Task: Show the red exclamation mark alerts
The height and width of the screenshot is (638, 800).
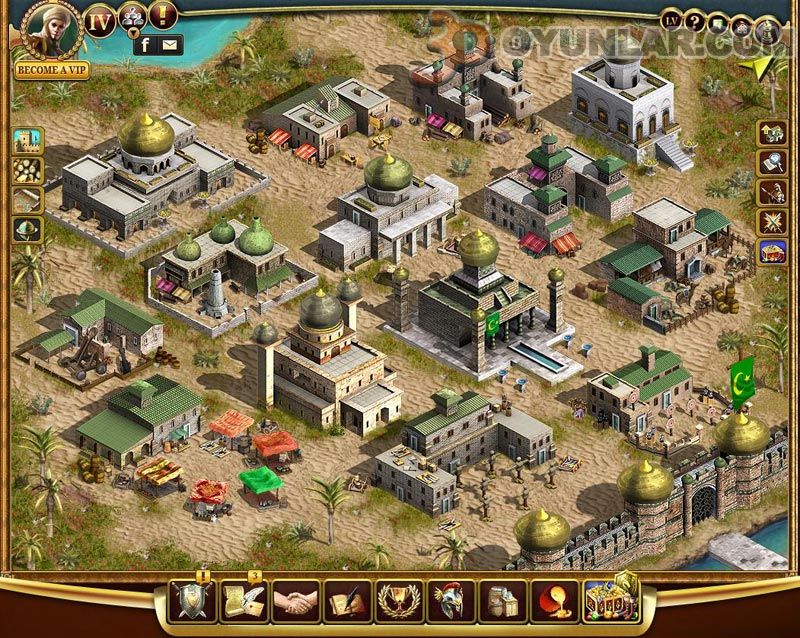Action: tap(163, 15)
